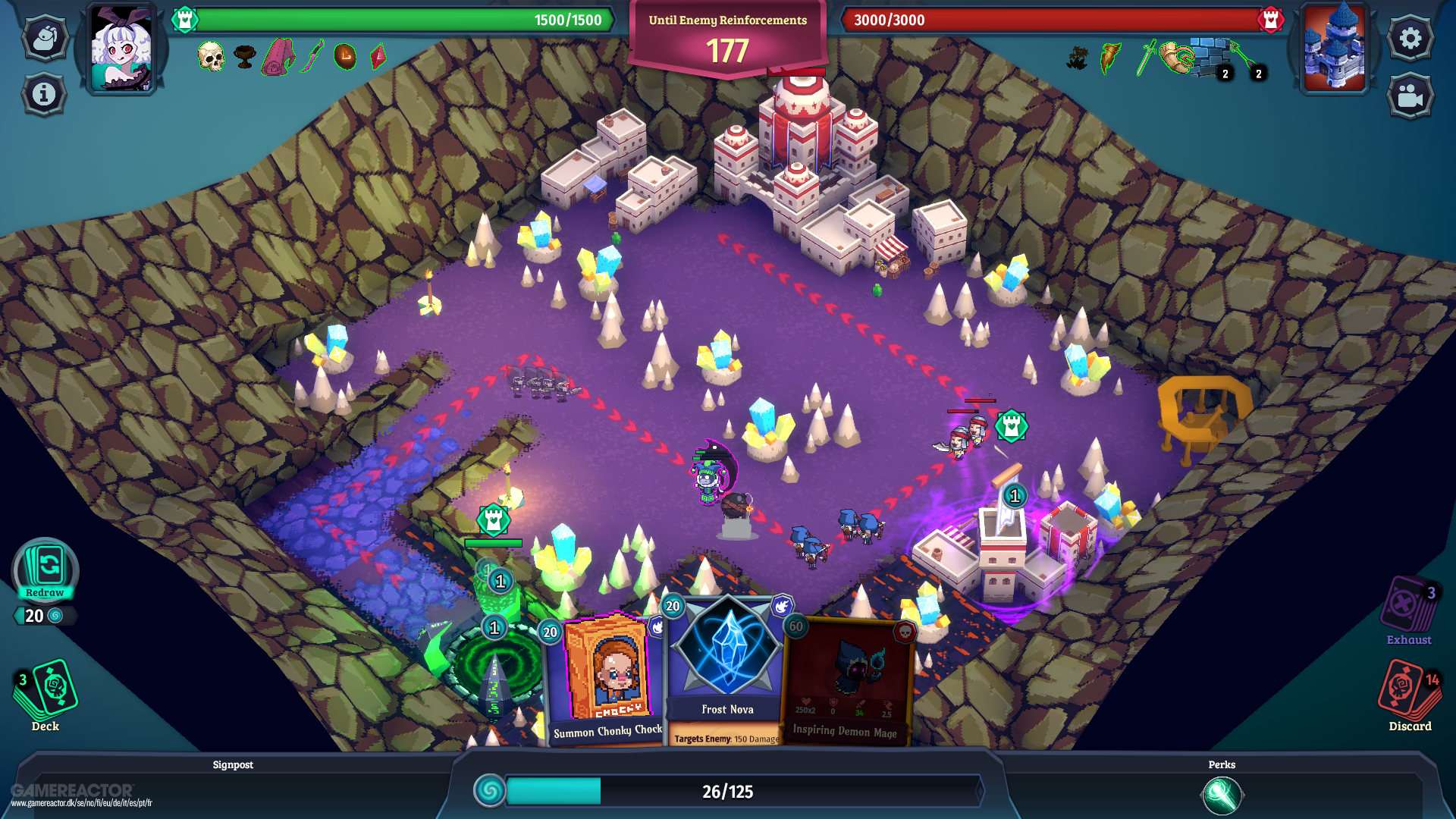Screen dimensions: 1456x819
Task: View the Discard pile
Action: tap(1409, 691)
